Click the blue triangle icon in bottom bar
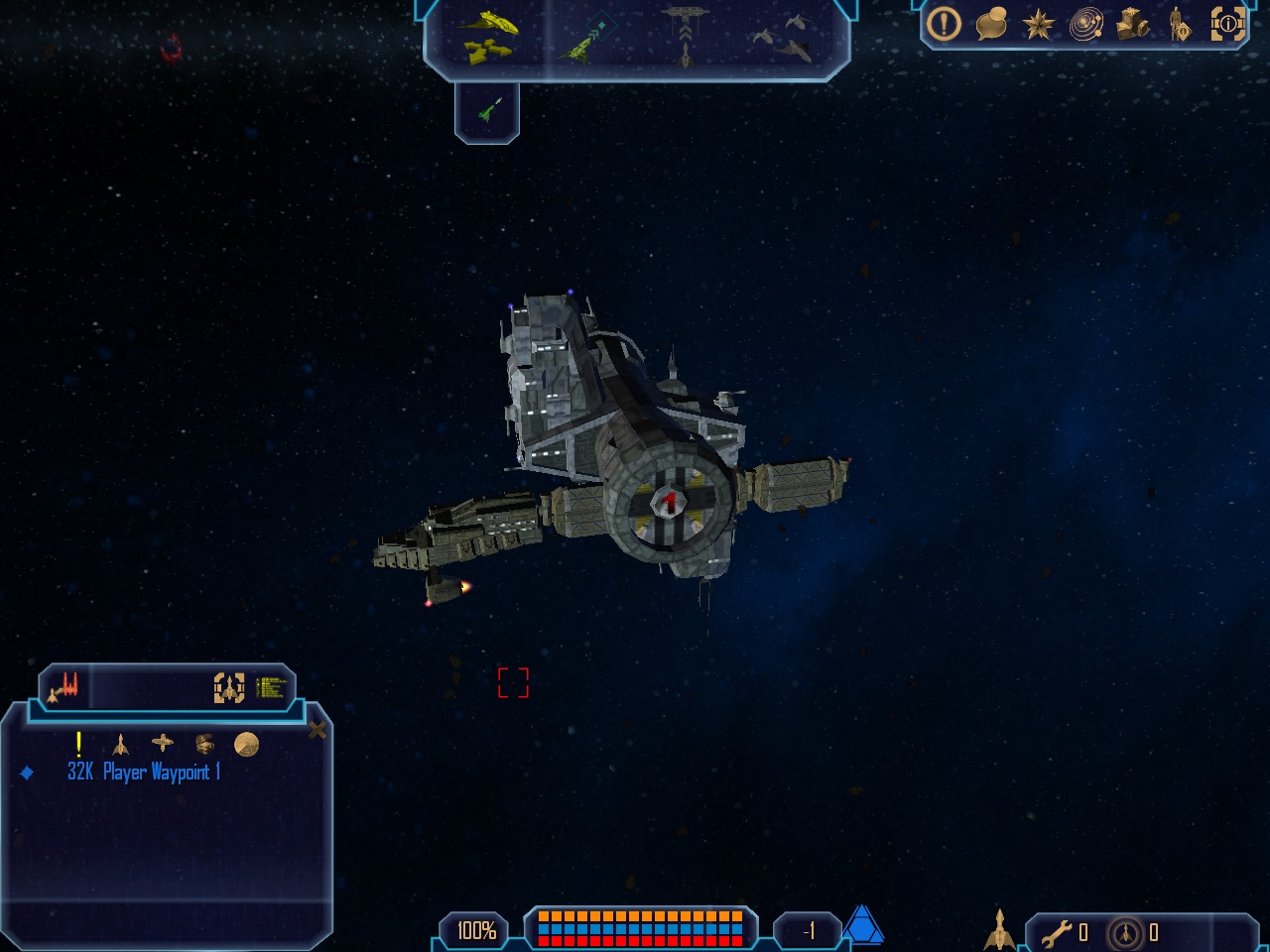Screen dimensions: 1270x952 pyautogui.click(x=862, y=926)
